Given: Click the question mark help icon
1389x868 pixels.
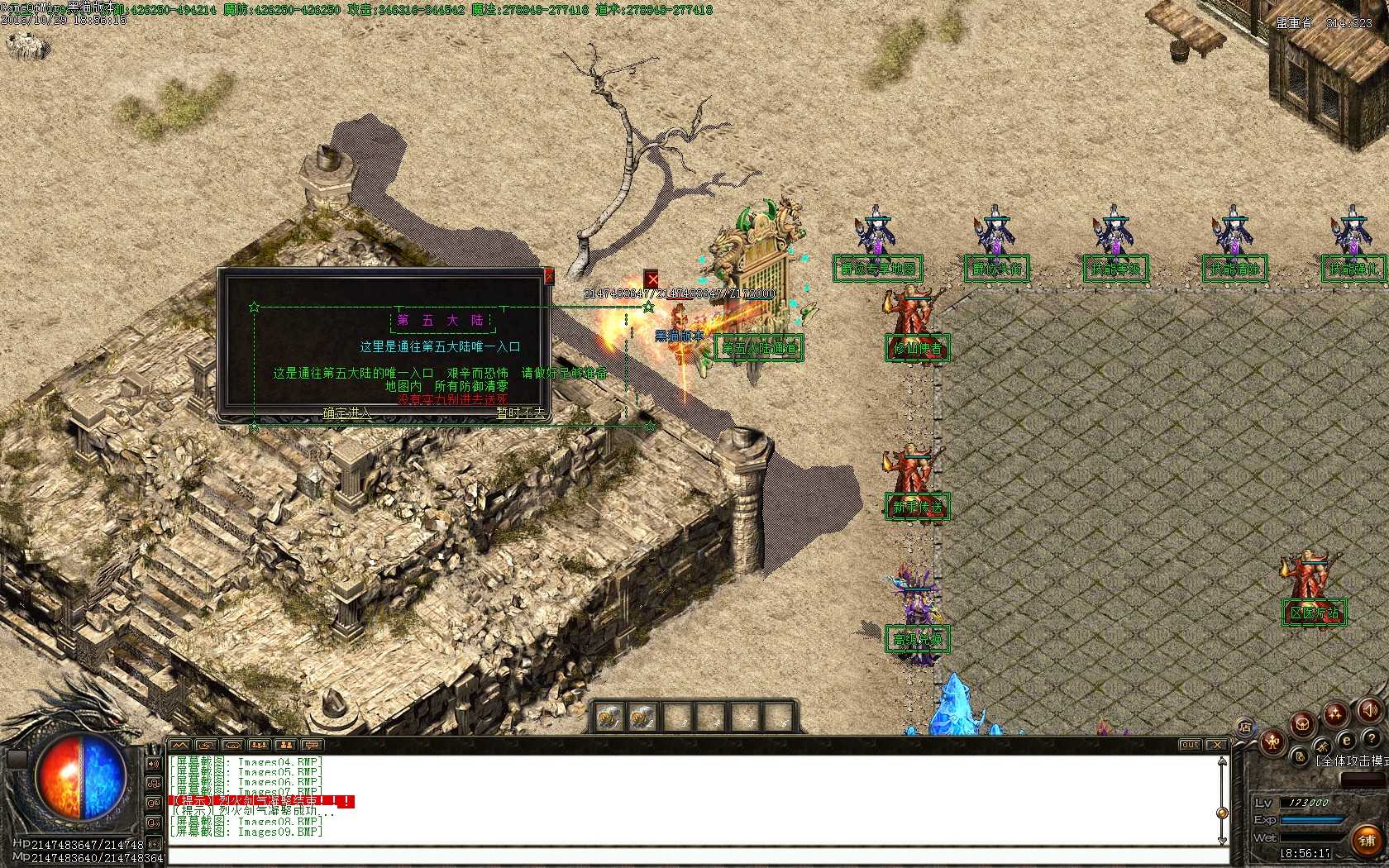Looking at the screenshot, I should pyautogui.click(x=1372, y=739).
